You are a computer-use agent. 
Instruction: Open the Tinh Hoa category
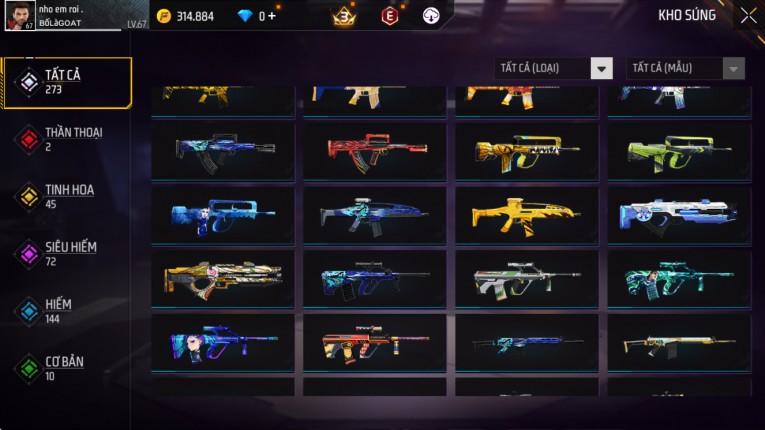pos(67,196)
